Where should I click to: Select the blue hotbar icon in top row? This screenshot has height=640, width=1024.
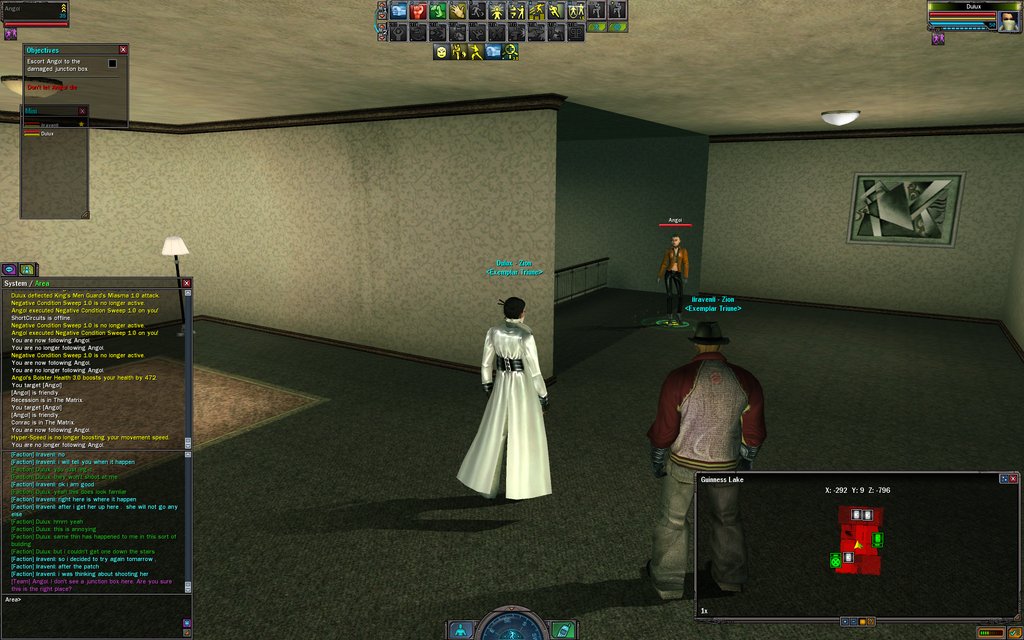[x=399, y=11]
